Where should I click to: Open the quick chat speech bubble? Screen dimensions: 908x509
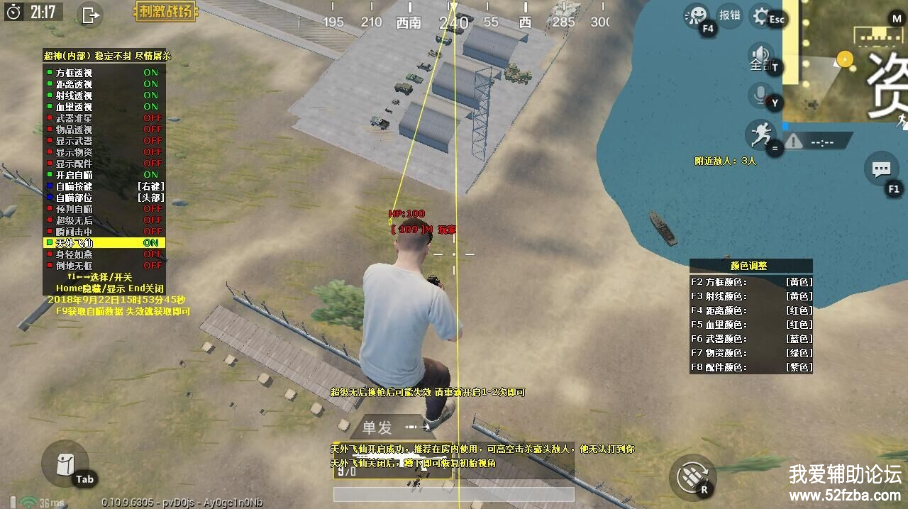click(x=881, y=168)
